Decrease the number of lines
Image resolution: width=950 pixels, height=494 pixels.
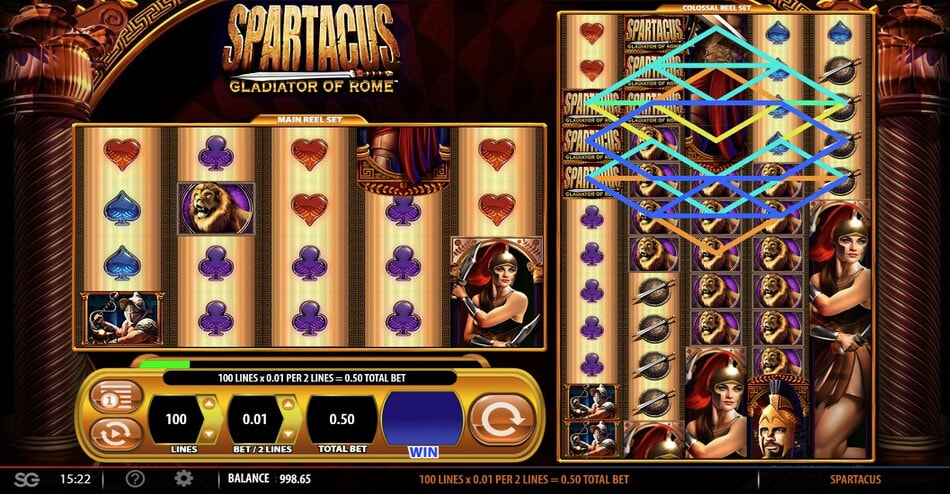coord(208,431)
